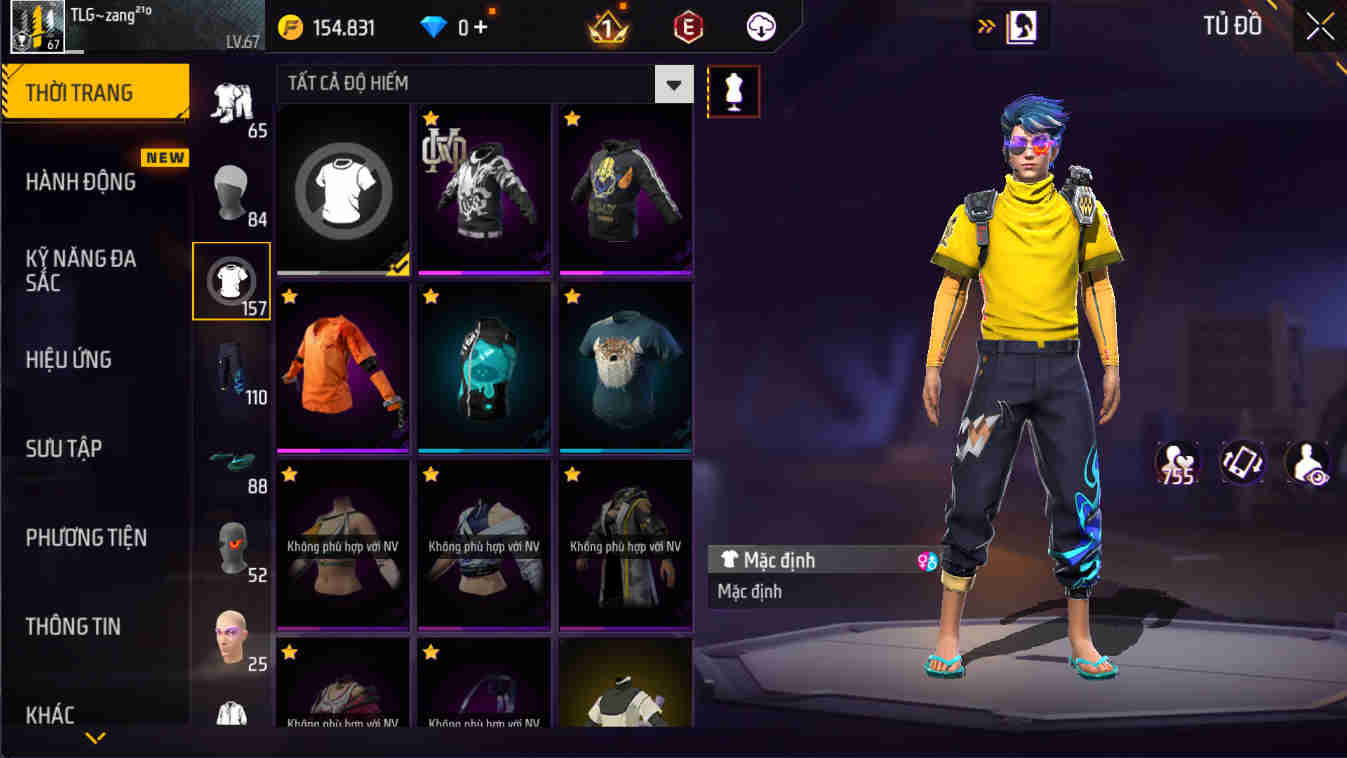
Task: Toggle the gender symbol on Mặc định row
Action: [x=926, y=560]
